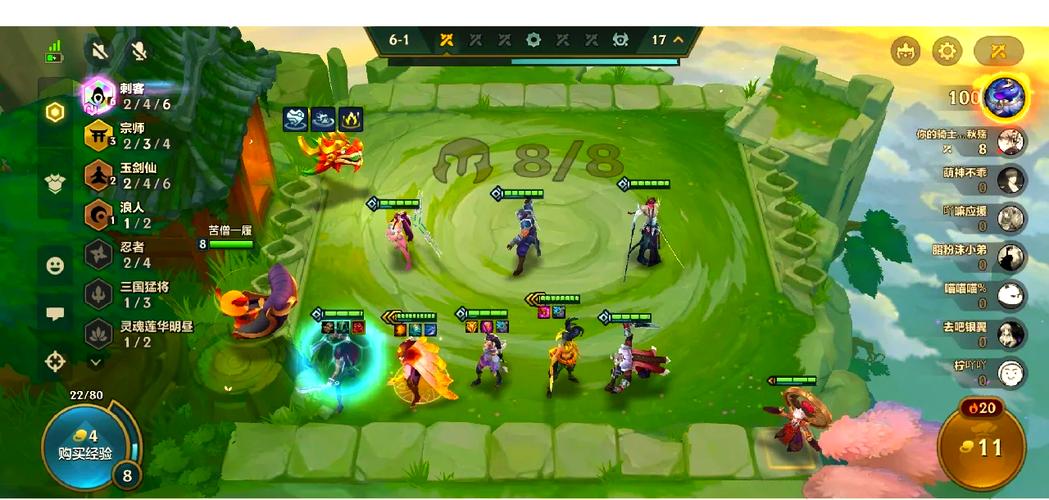Switch to the armor items tab
1049x500 pixels.
(55, 183)
